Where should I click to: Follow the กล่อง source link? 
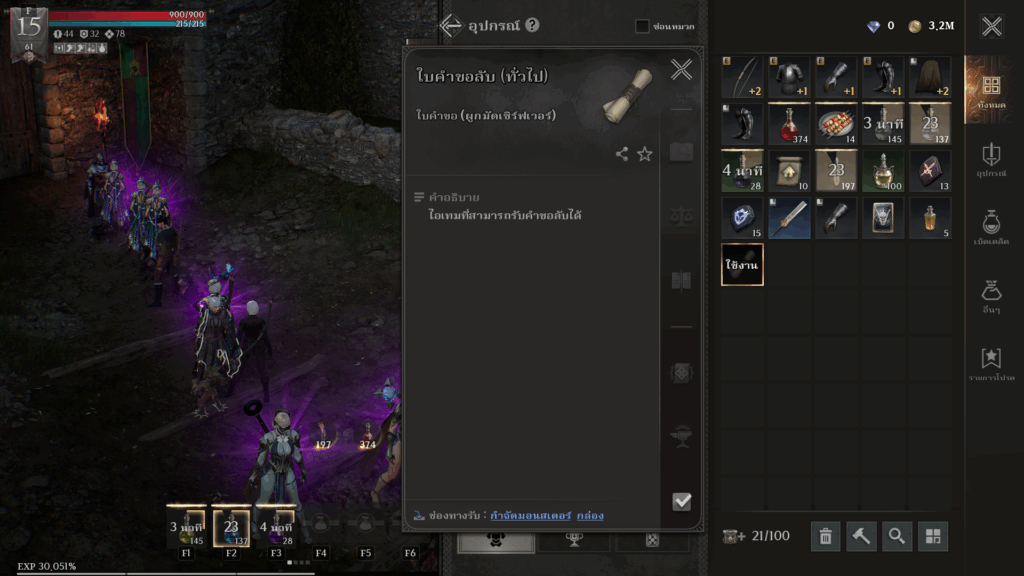(x=590, y=515)
